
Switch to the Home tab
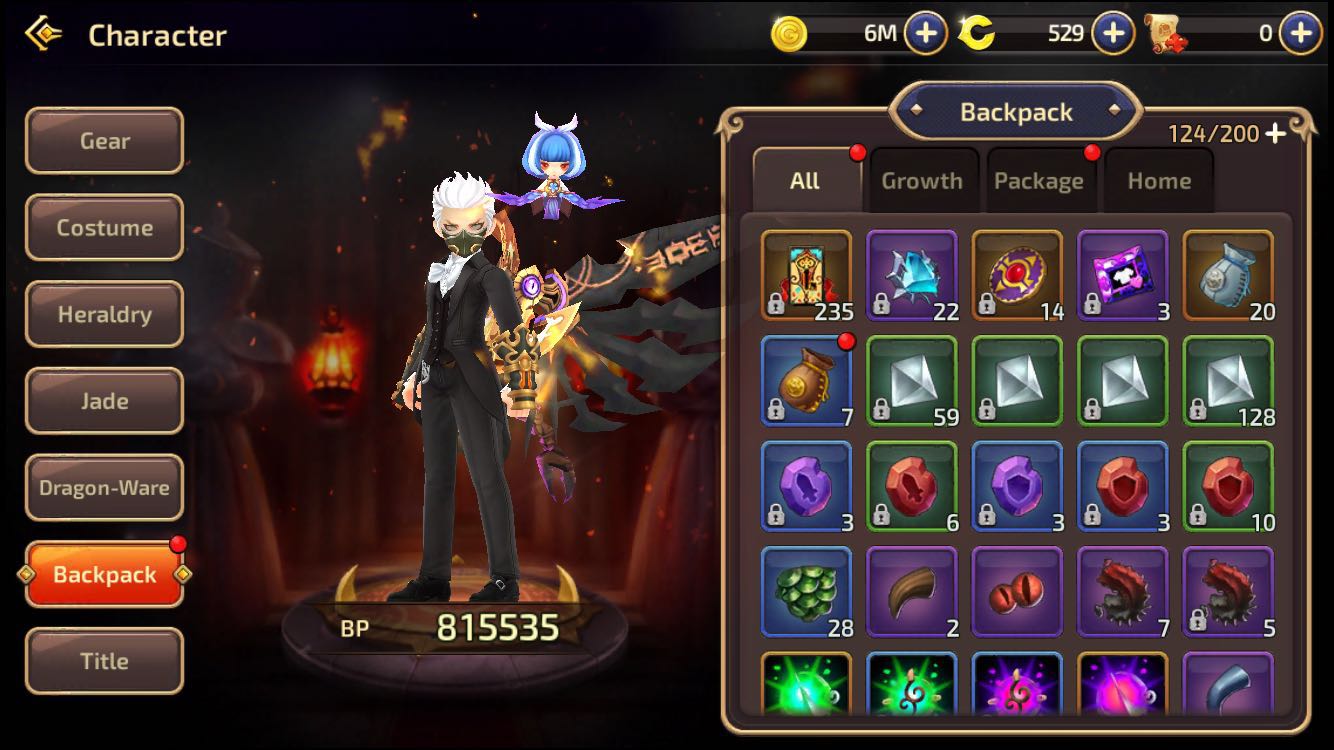[1158, 180]
